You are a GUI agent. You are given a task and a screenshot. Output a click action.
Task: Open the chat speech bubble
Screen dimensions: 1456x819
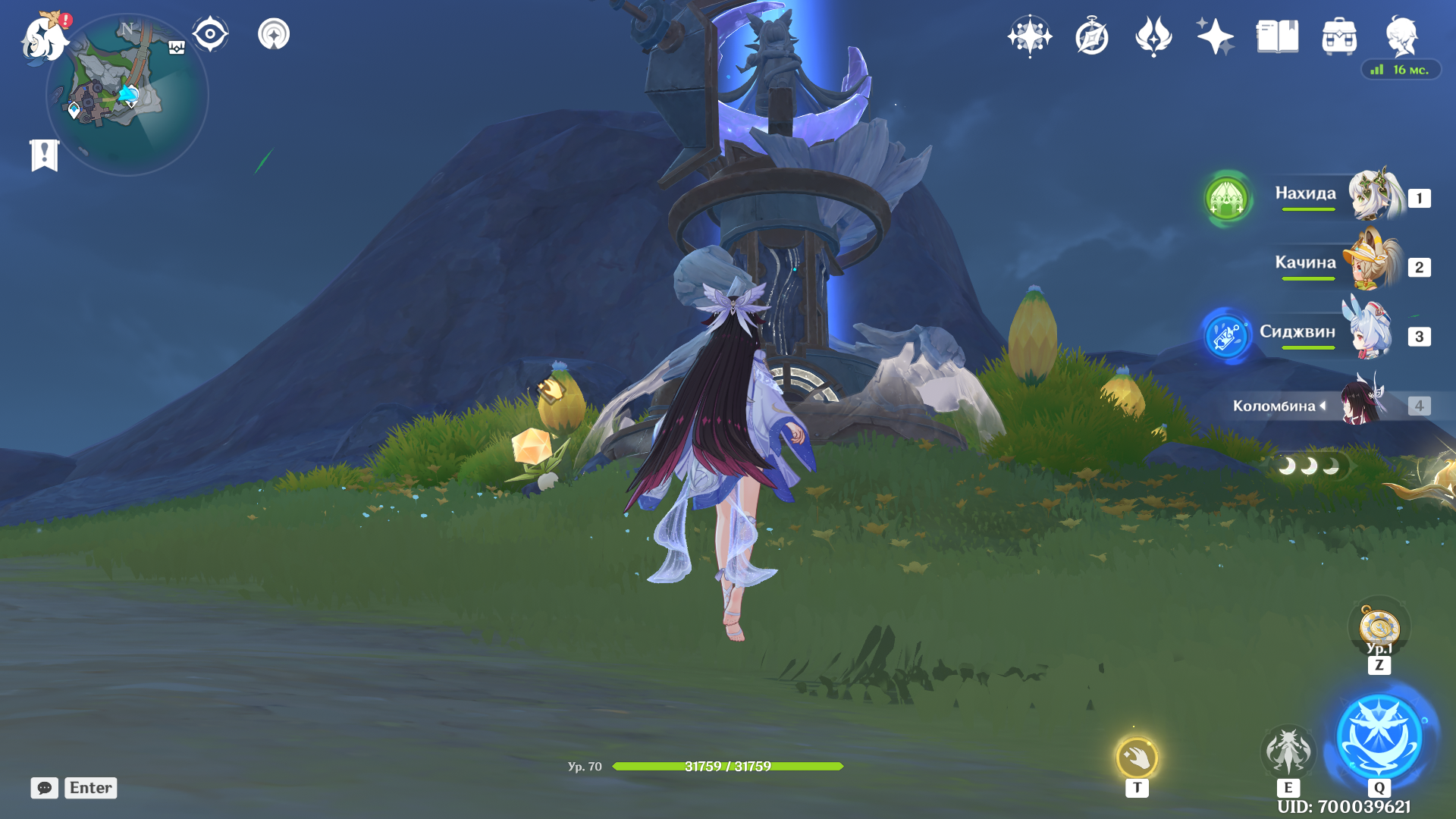[x=45, y=788]
